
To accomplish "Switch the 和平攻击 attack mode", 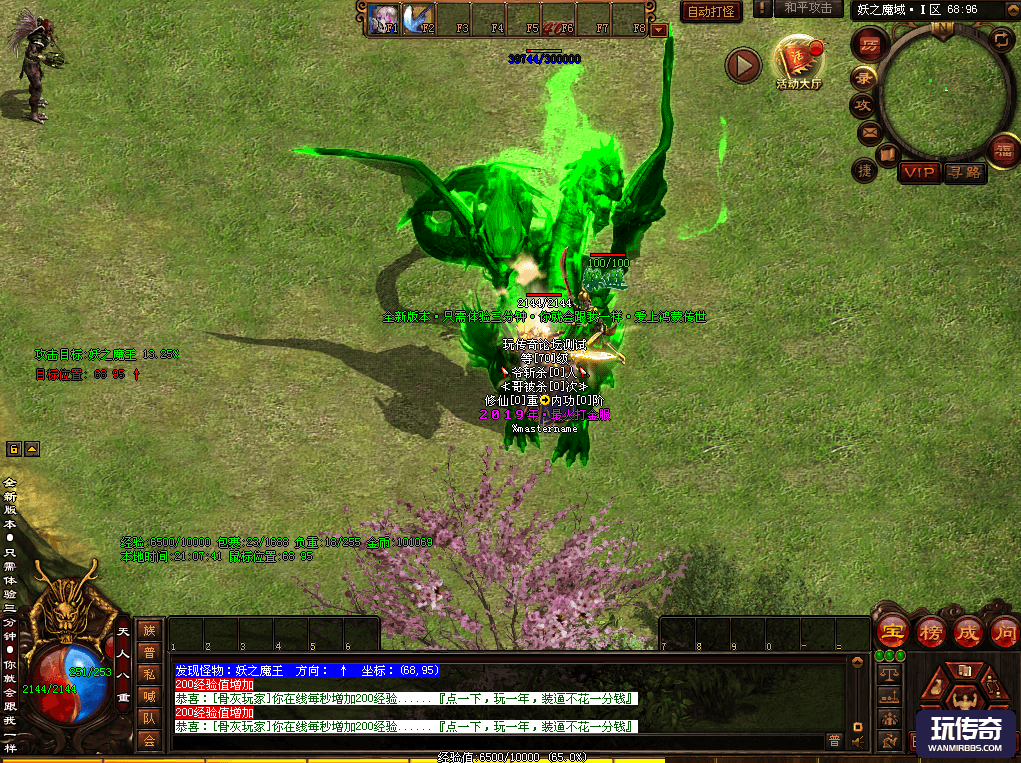I will (806, 9).
